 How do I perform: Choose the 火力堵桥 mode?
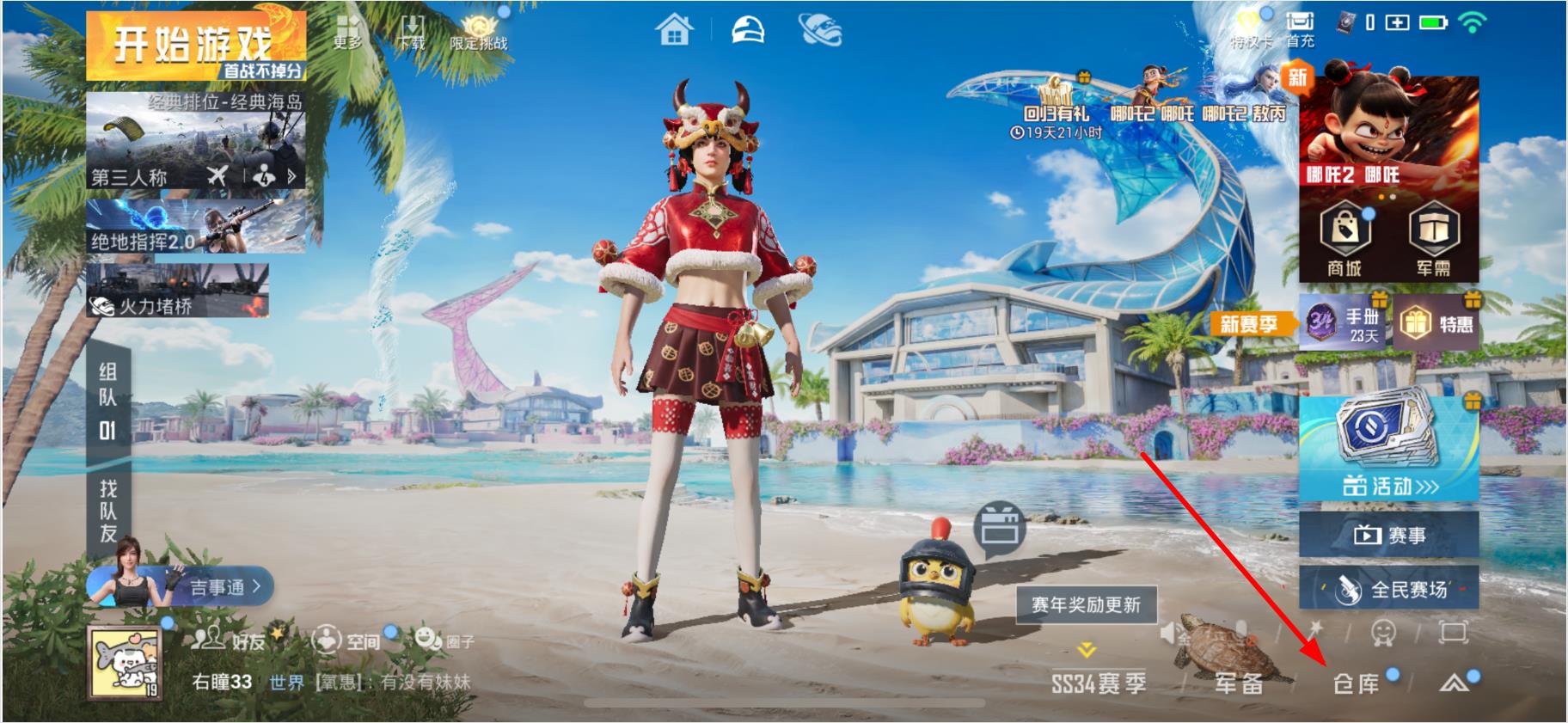(x=178, y=291)
